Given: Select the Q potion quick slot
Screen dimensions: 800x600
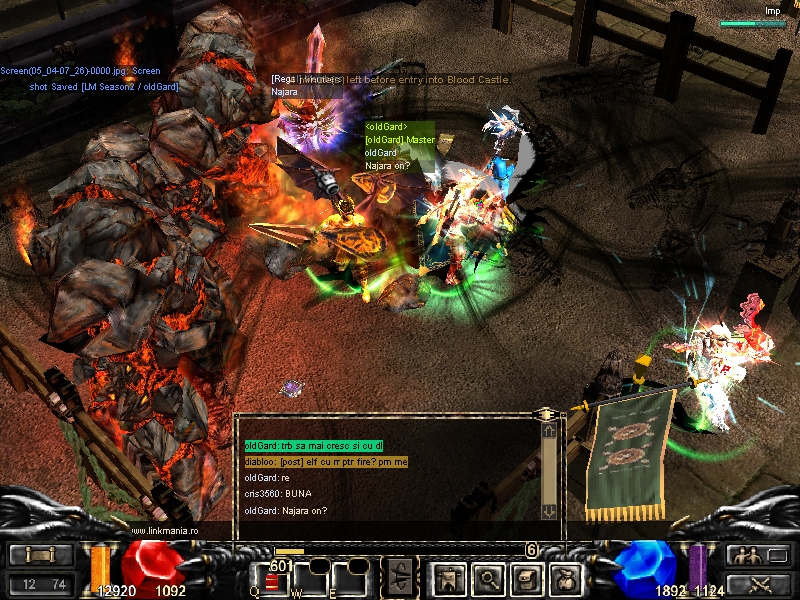Looking at the screenshot, I should pyautogui.click(x=271, y=581).
